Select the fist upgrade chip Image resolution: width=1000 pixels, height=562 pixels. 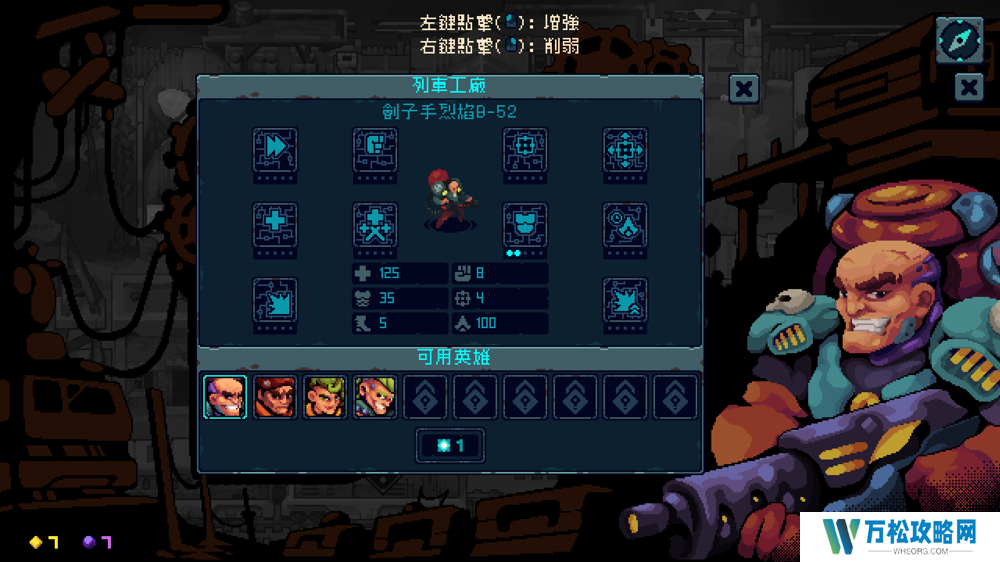(x=375, y=150)
